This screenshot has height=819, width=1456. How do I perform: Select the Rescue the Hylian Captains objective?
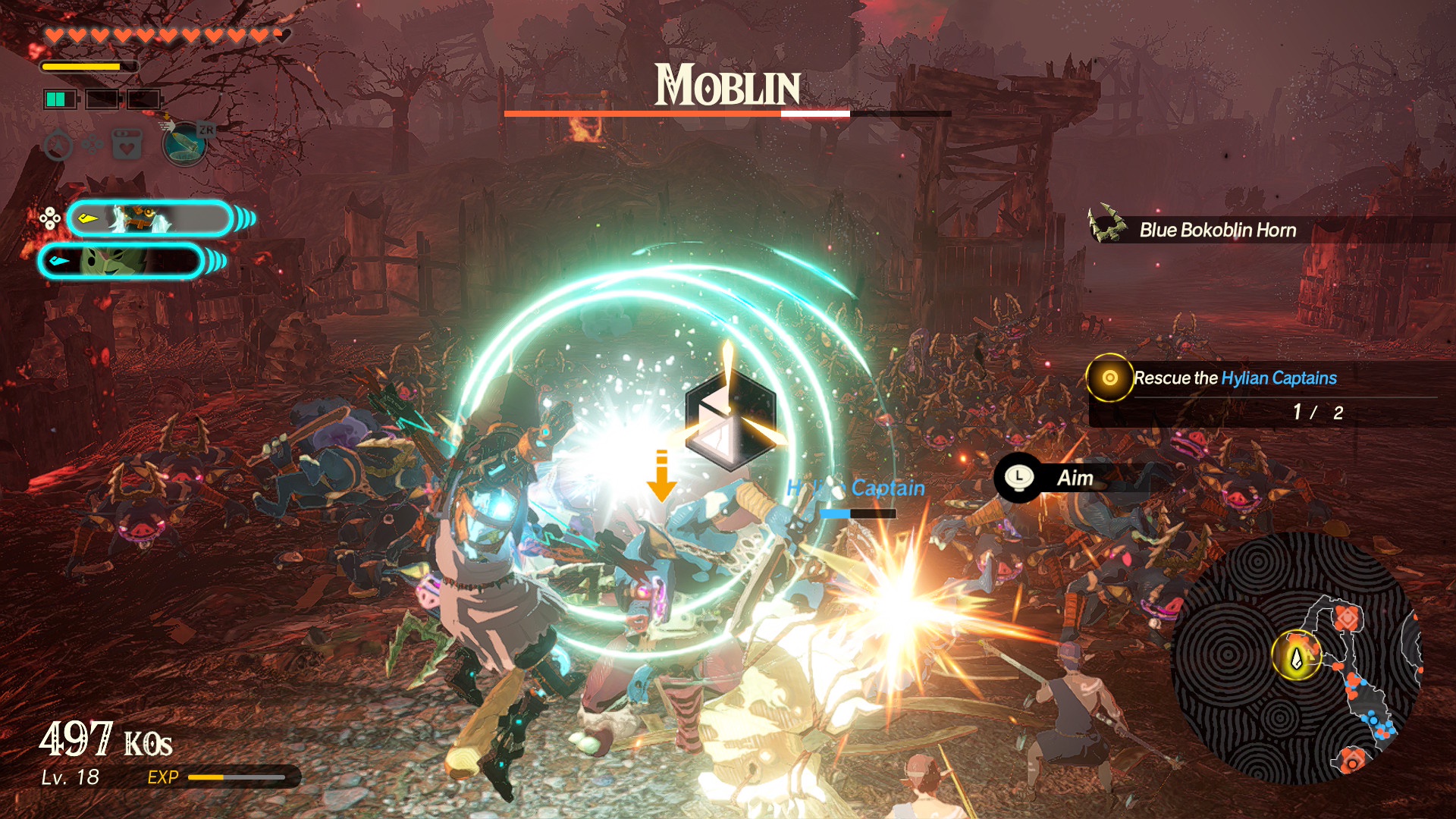[1235, 378]
